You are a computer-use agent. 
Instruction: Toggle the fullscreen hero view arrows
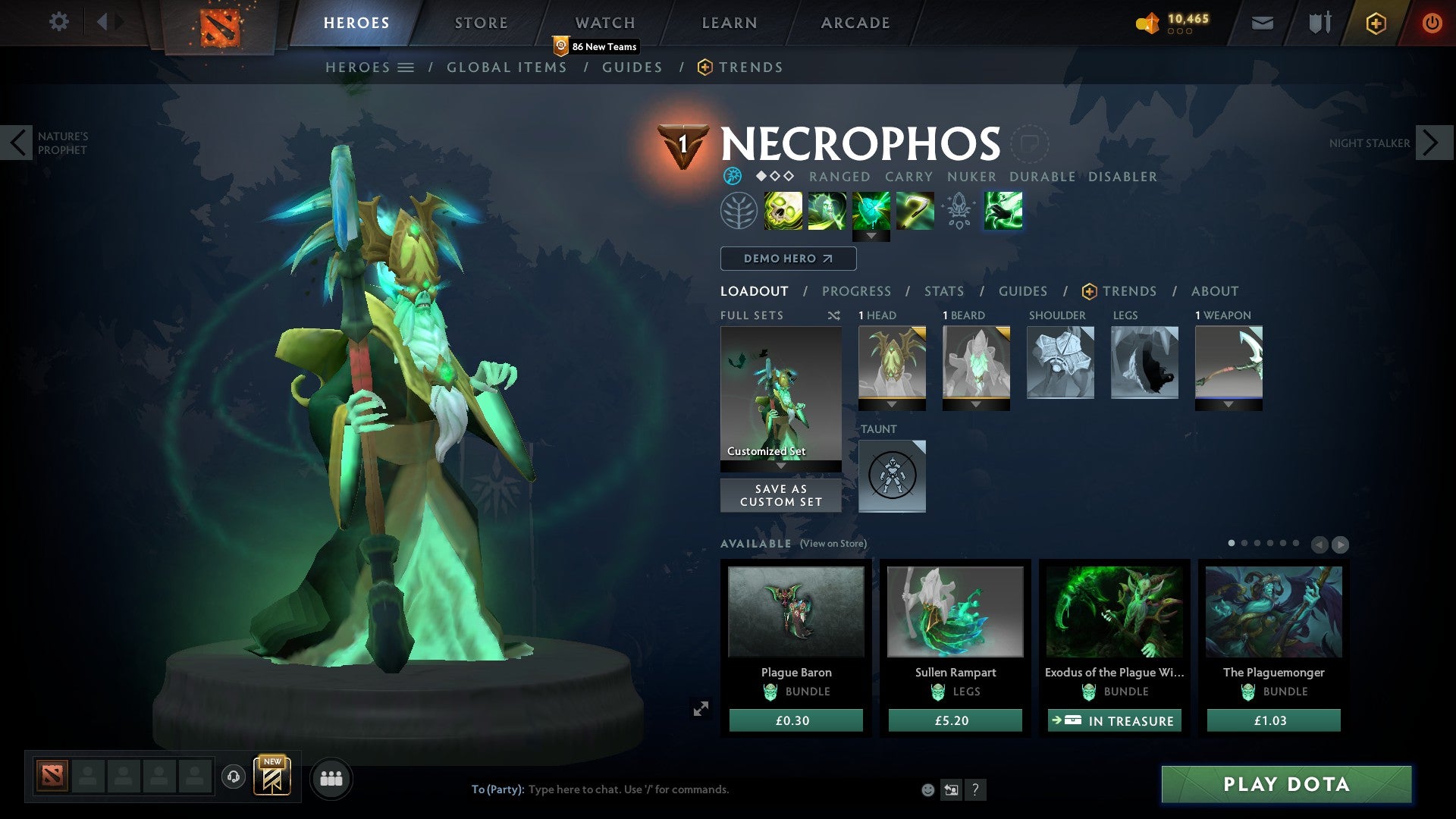pyautogui.click(x=701, y=708)
